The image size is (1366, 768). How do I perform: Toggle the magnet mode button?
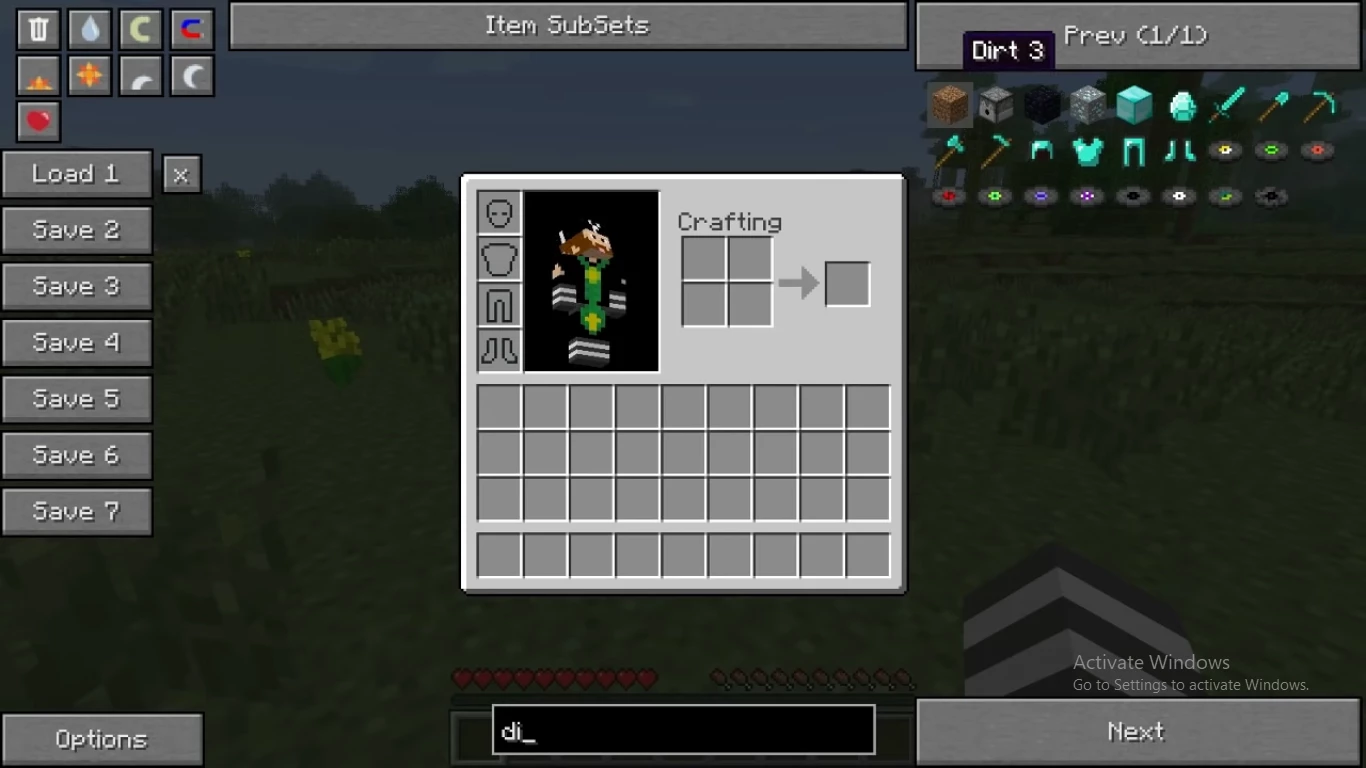pos(191,29)
